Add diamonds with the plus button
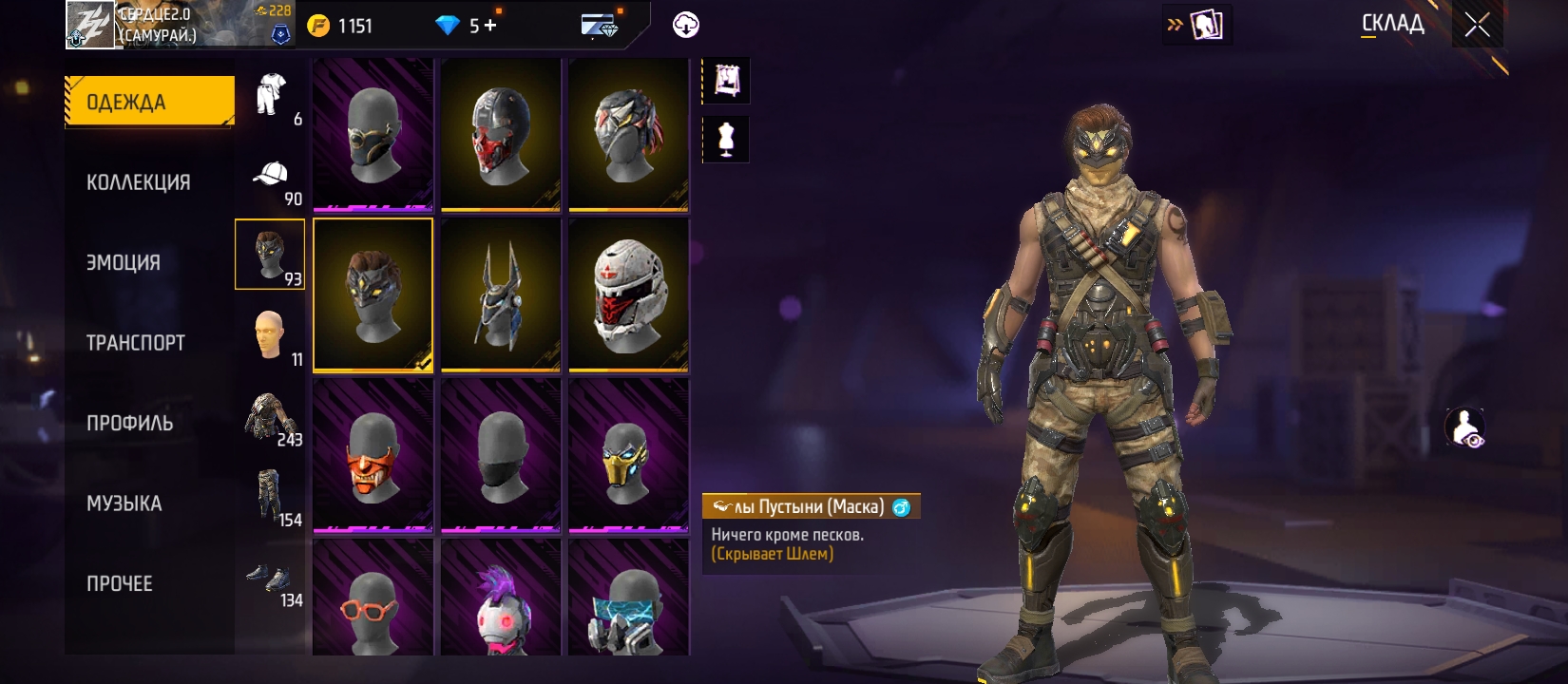 pyautogui.click(x=490, y=26)
